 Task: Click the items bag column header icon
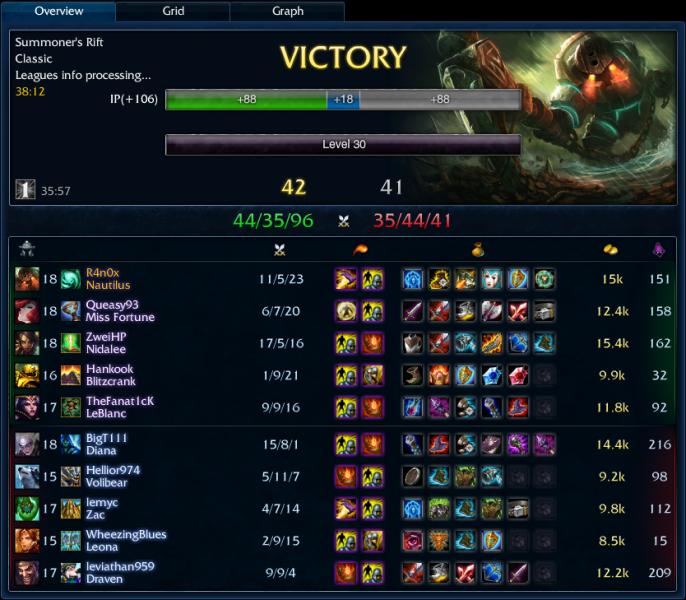pos(478,250)
